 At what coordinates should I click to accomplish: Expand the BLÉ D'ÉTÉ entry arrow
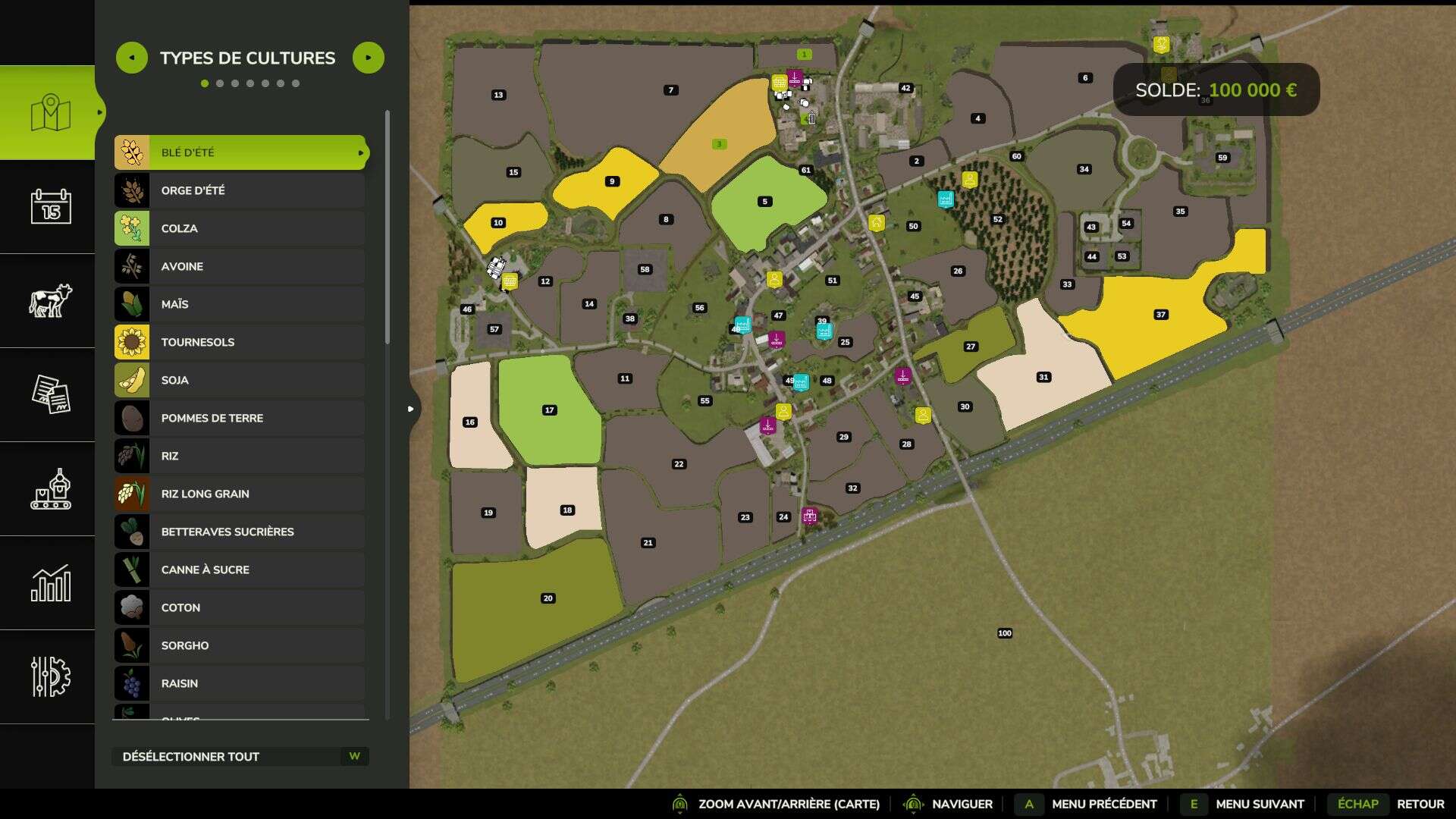point(359,152)
